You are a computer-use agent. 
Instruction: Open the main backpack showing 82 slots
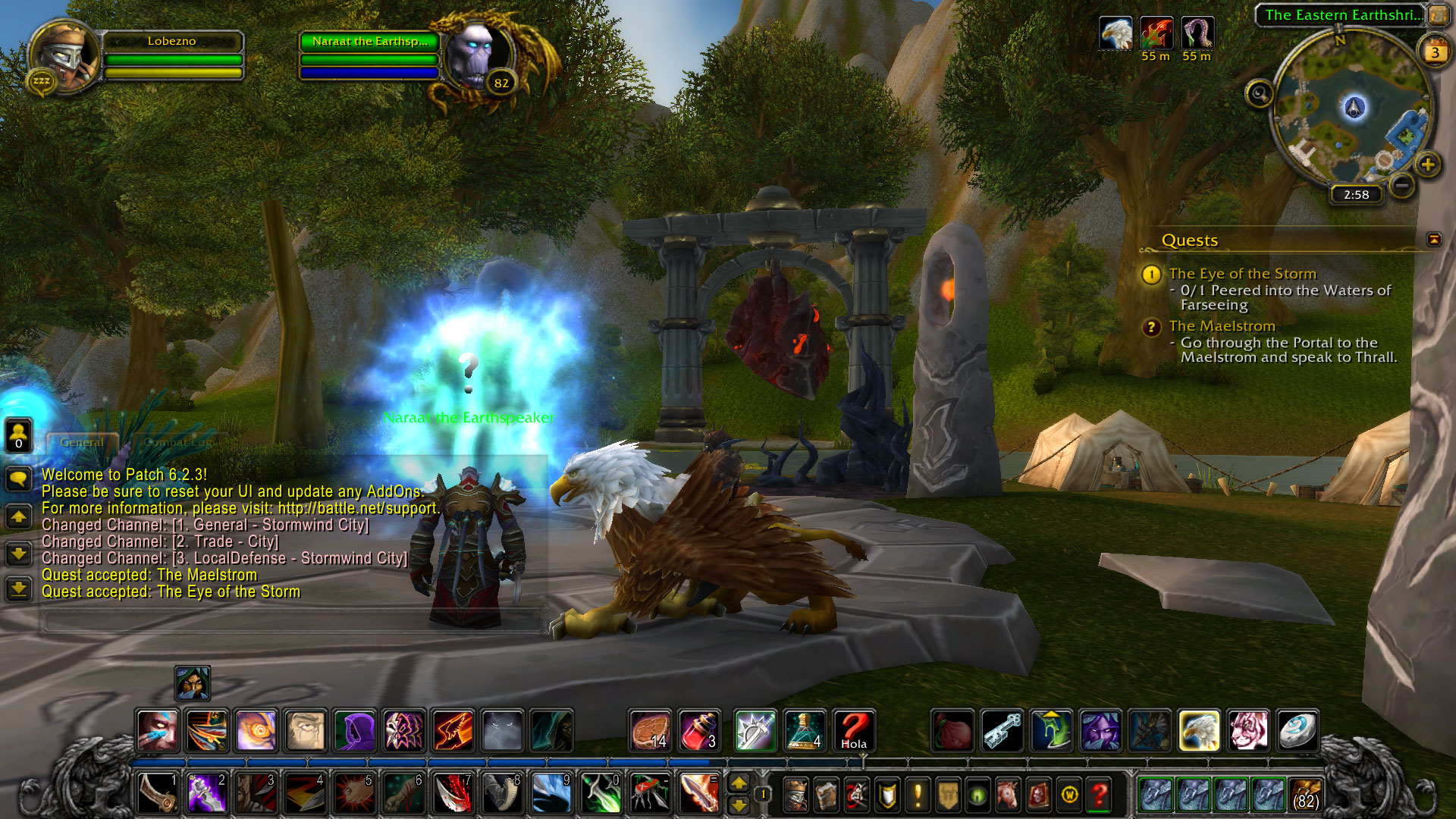(1305, 795)
